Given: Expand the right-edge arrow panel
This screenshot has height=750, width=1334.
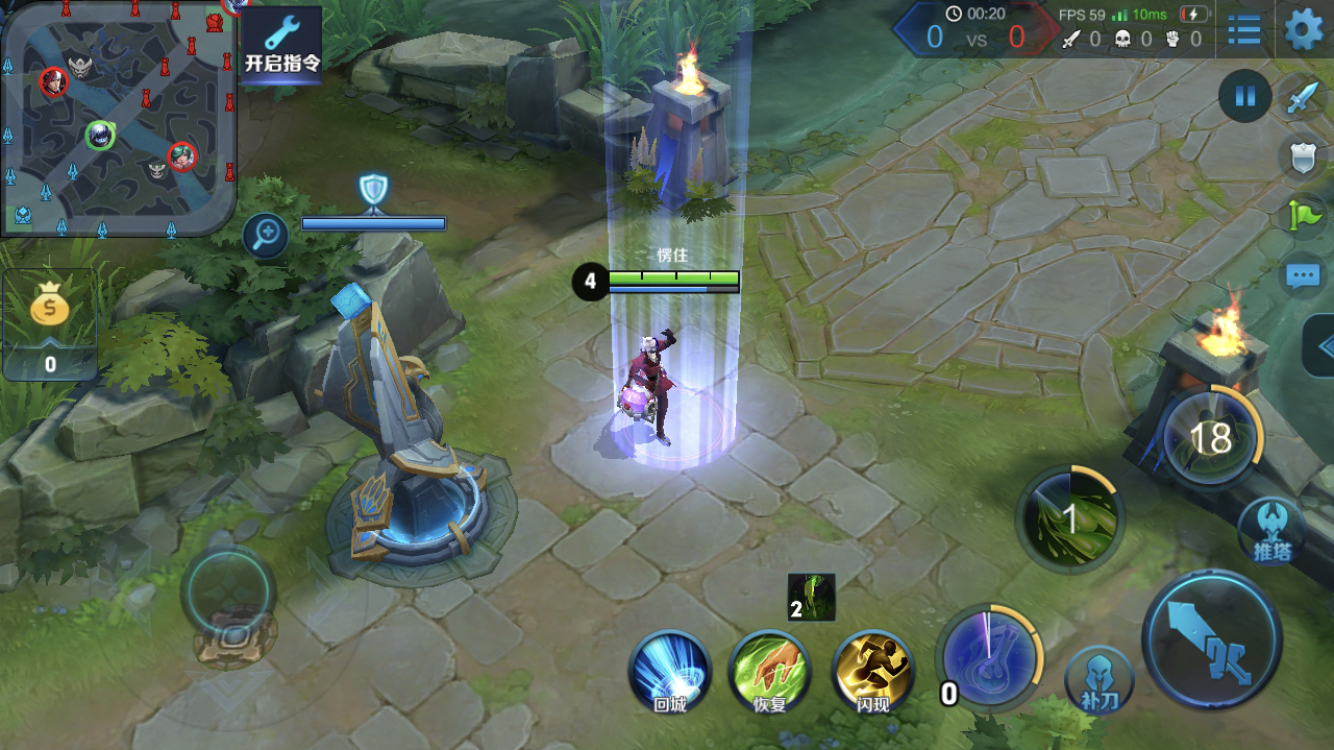Looking at the screenshot, I should pyautogui.click(x=1323, y=347).
